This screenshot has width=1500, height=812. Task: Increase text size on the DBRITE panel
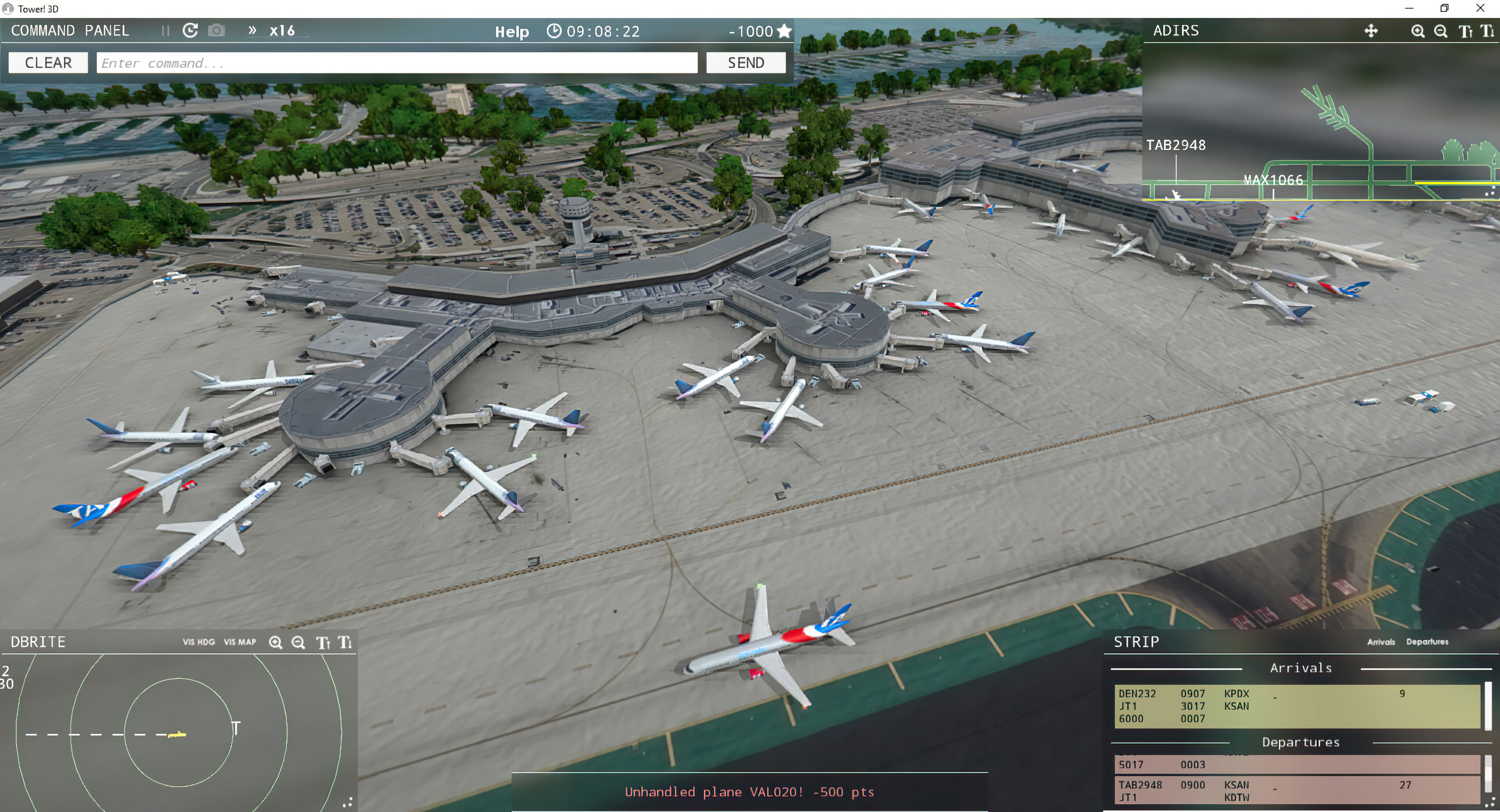322,642
